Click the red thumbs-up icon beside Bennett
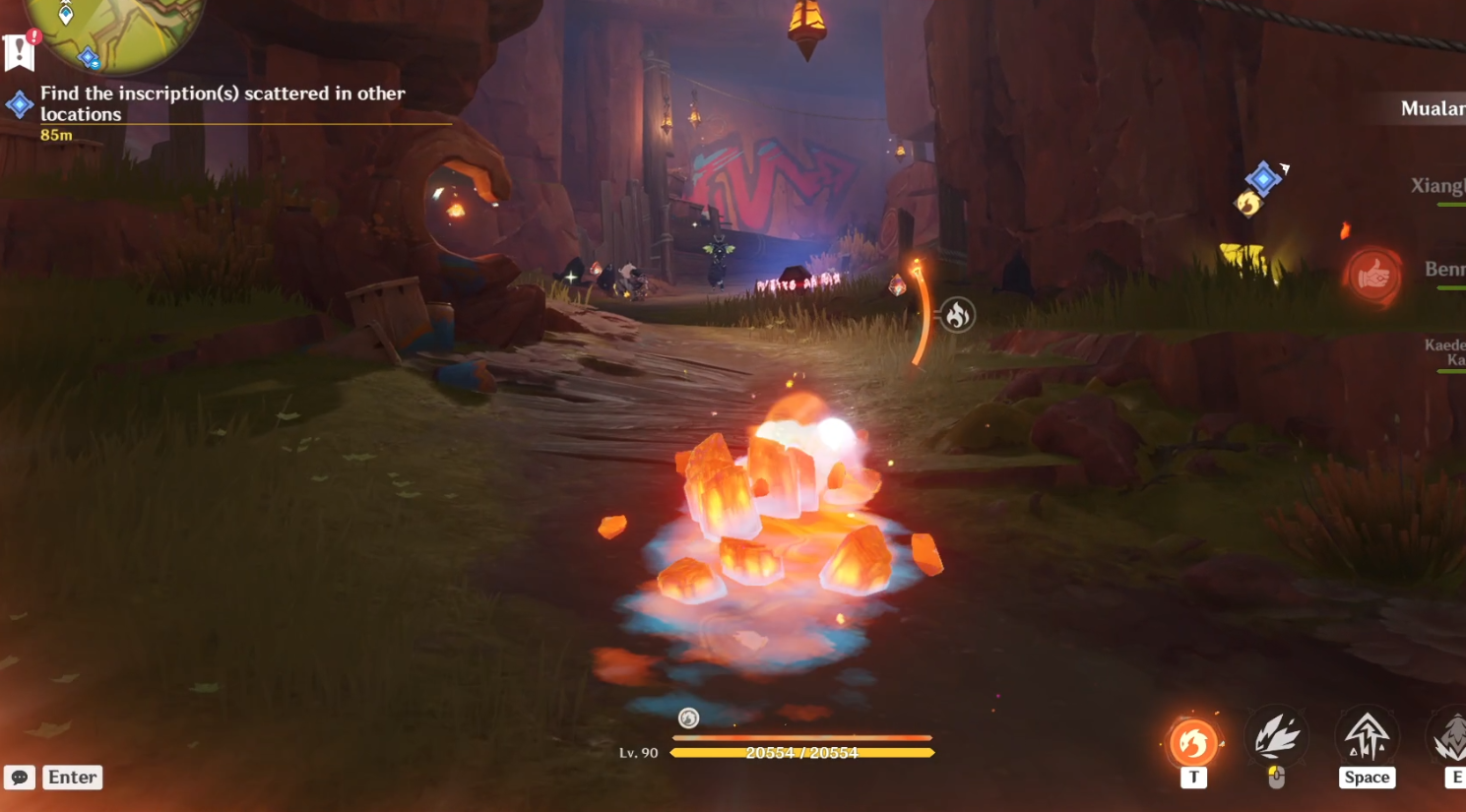Image resolution: width=1466 pixels, height=812 pixels. coord(1373,277)
